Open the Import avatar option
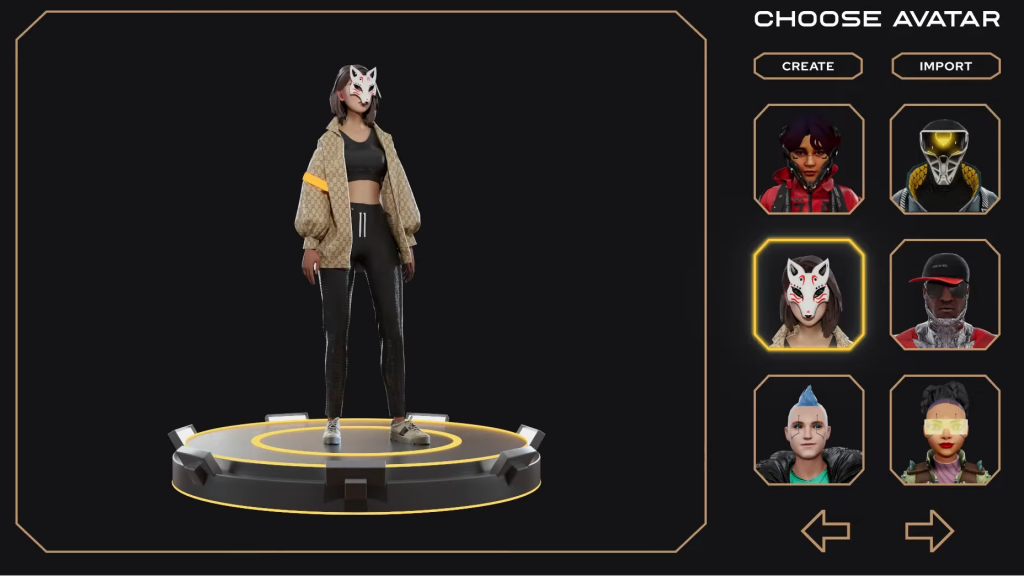This screenshot has height=576, width=1024. [945, 66]
